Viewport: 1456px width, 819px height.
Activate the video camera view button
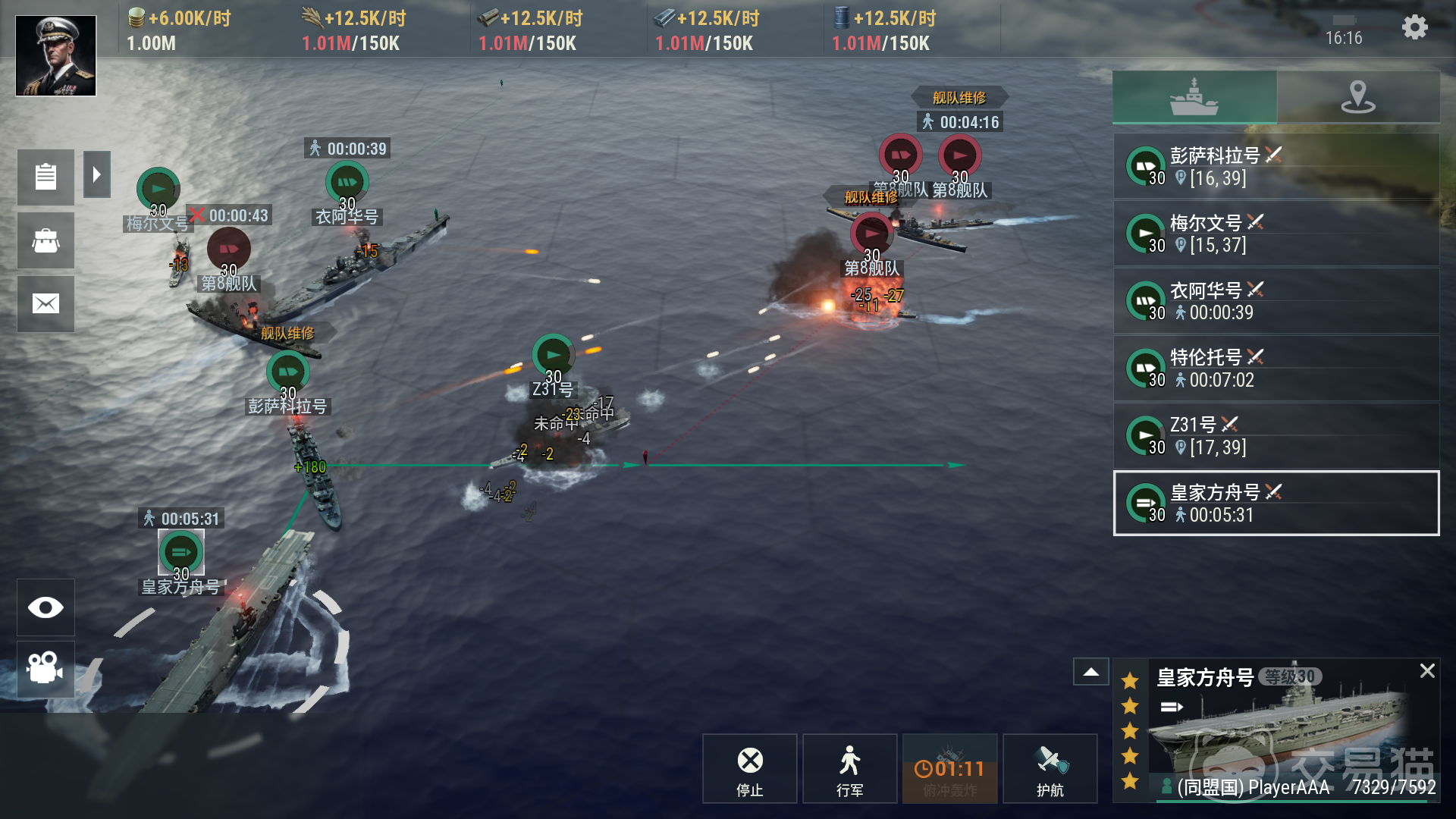click(45, 668)
